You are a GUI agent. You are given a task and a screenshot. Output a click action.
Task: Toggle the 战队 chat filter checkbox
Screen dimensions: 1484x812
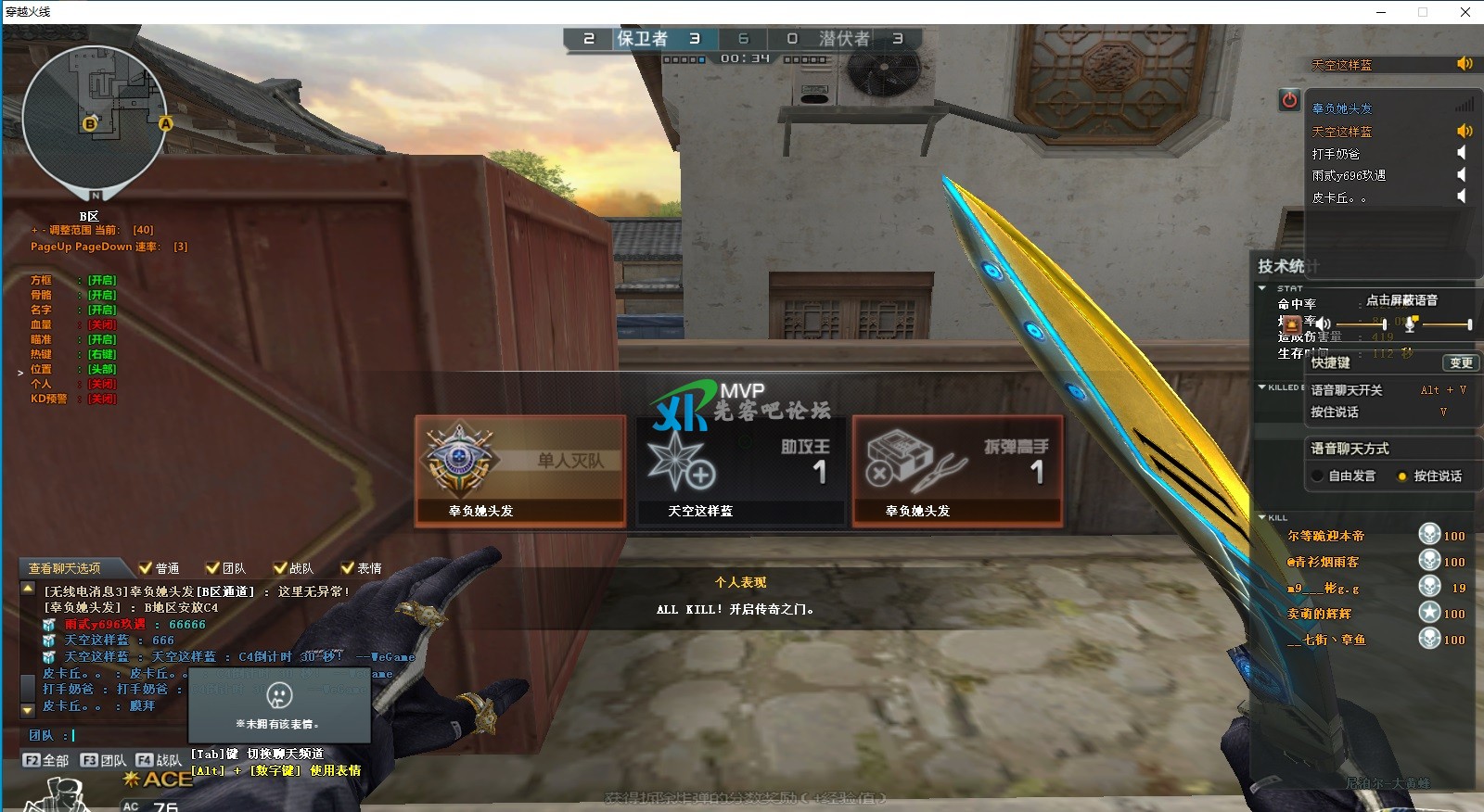280,568
